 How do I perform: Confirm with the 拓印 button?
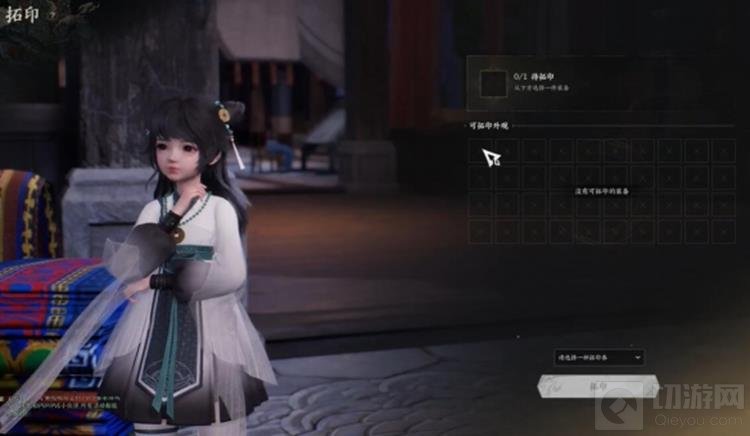tap(598, 385)
